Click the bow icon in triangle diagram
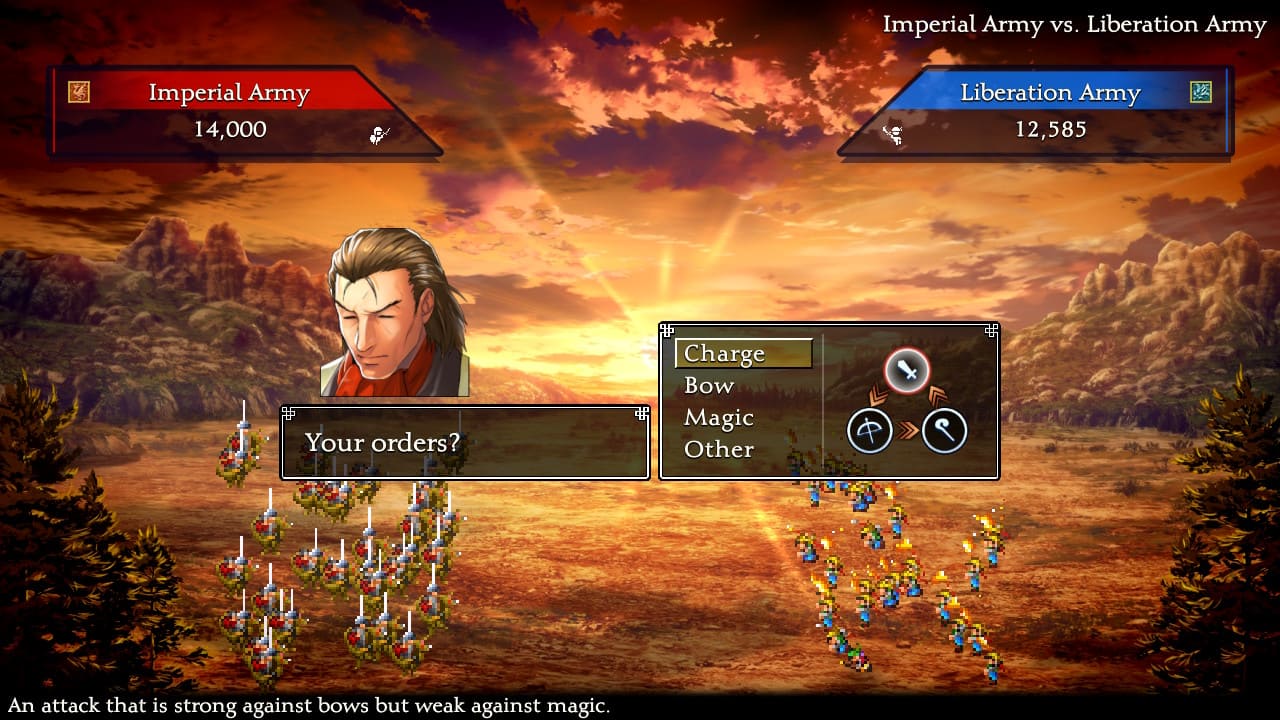Screen dimensions: 1280x720 click(870, 432)
